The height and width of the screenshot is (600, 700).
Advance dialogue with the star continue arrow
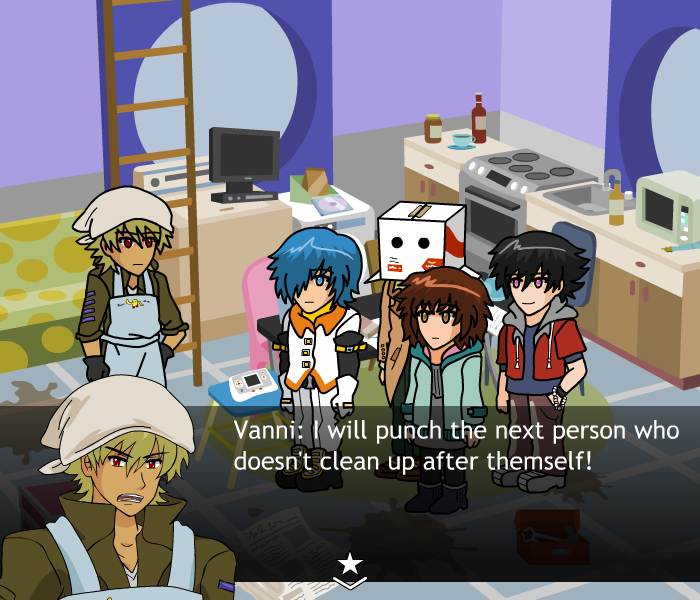(x=350, y=568)
